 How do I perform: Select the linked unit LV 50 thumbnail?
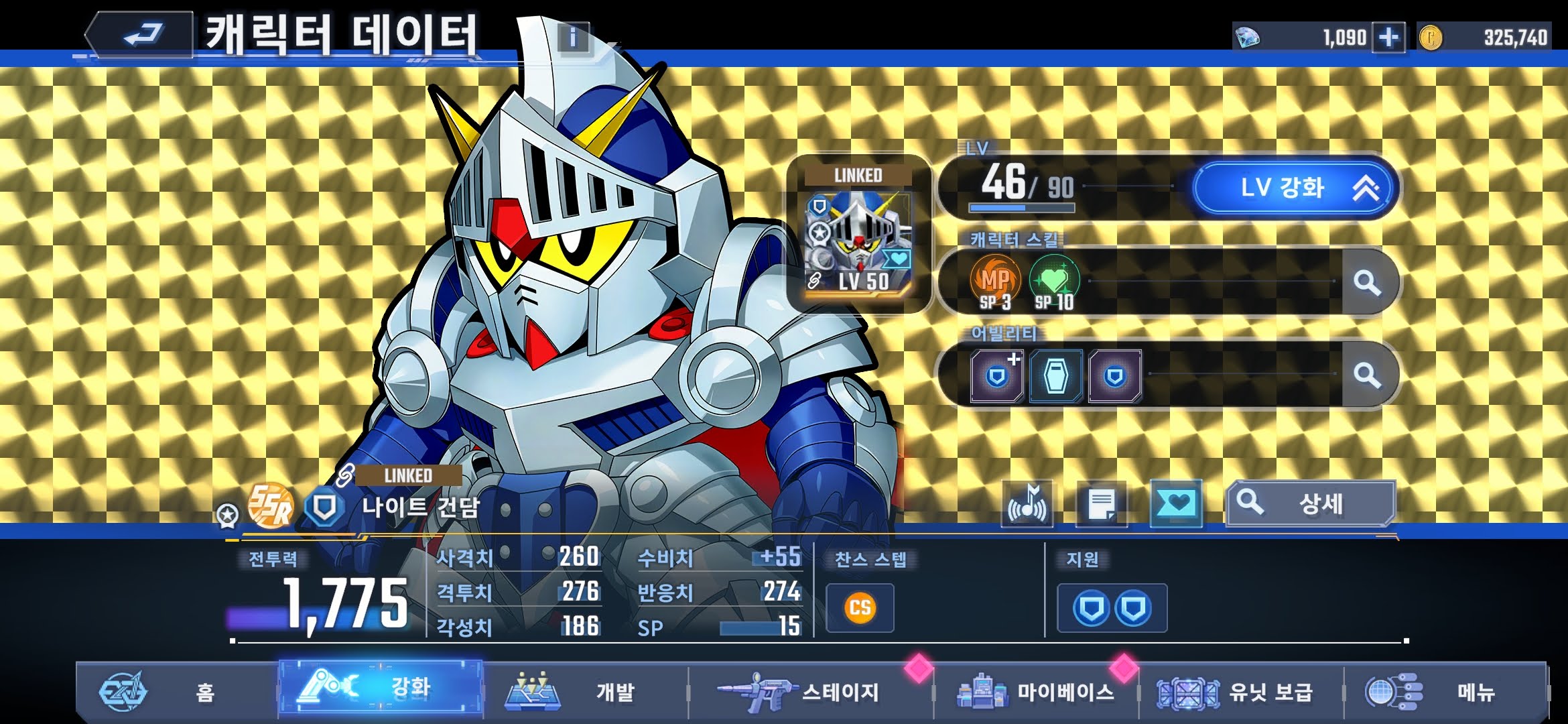tap(858, 235)
